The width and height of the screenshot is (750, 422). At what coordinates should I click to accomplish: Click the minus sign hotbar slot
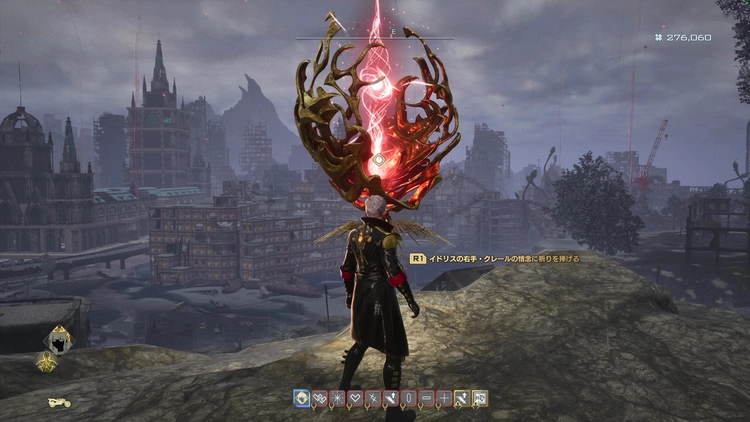tap(427, 398)
